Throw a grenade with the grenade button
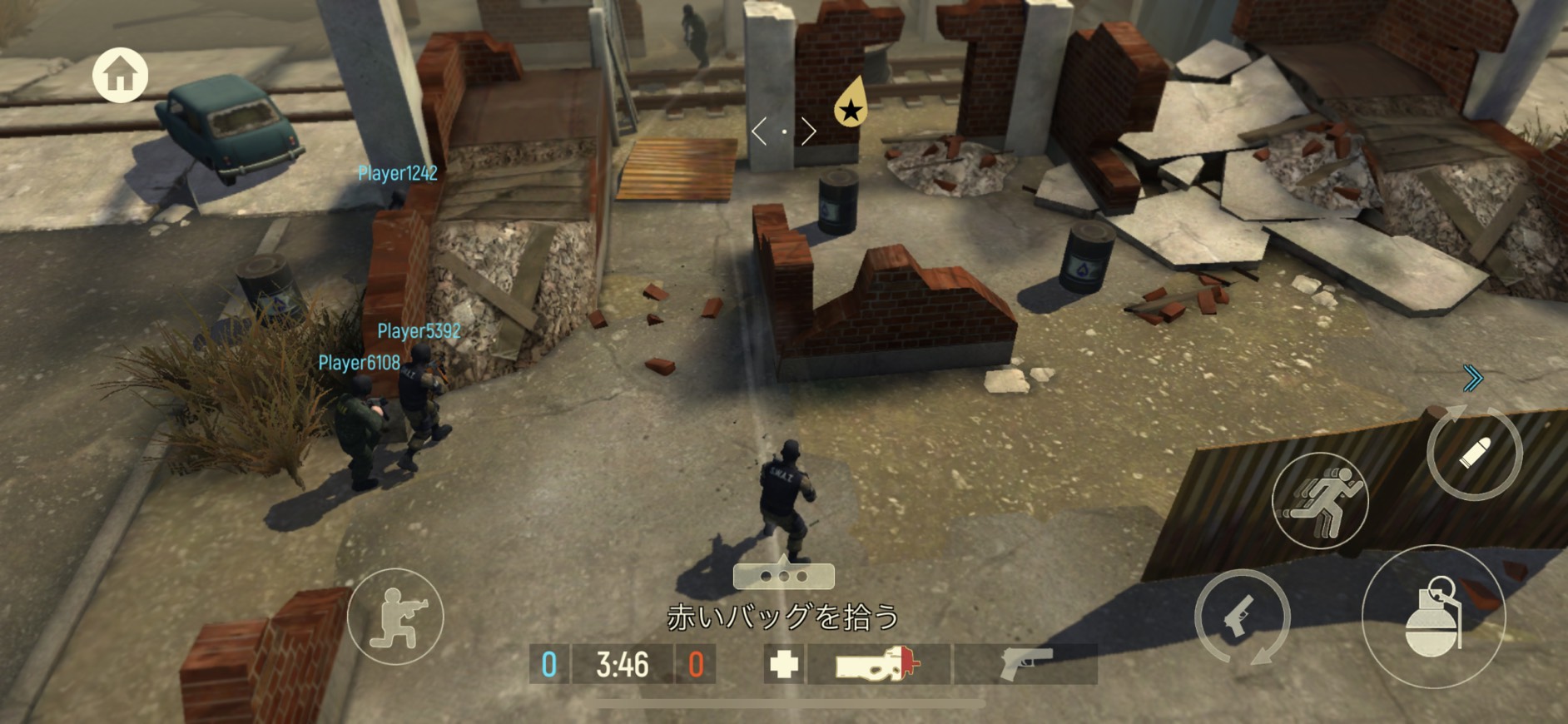1568x724 pixels. pyautogui.click(x=1433, y=617)
